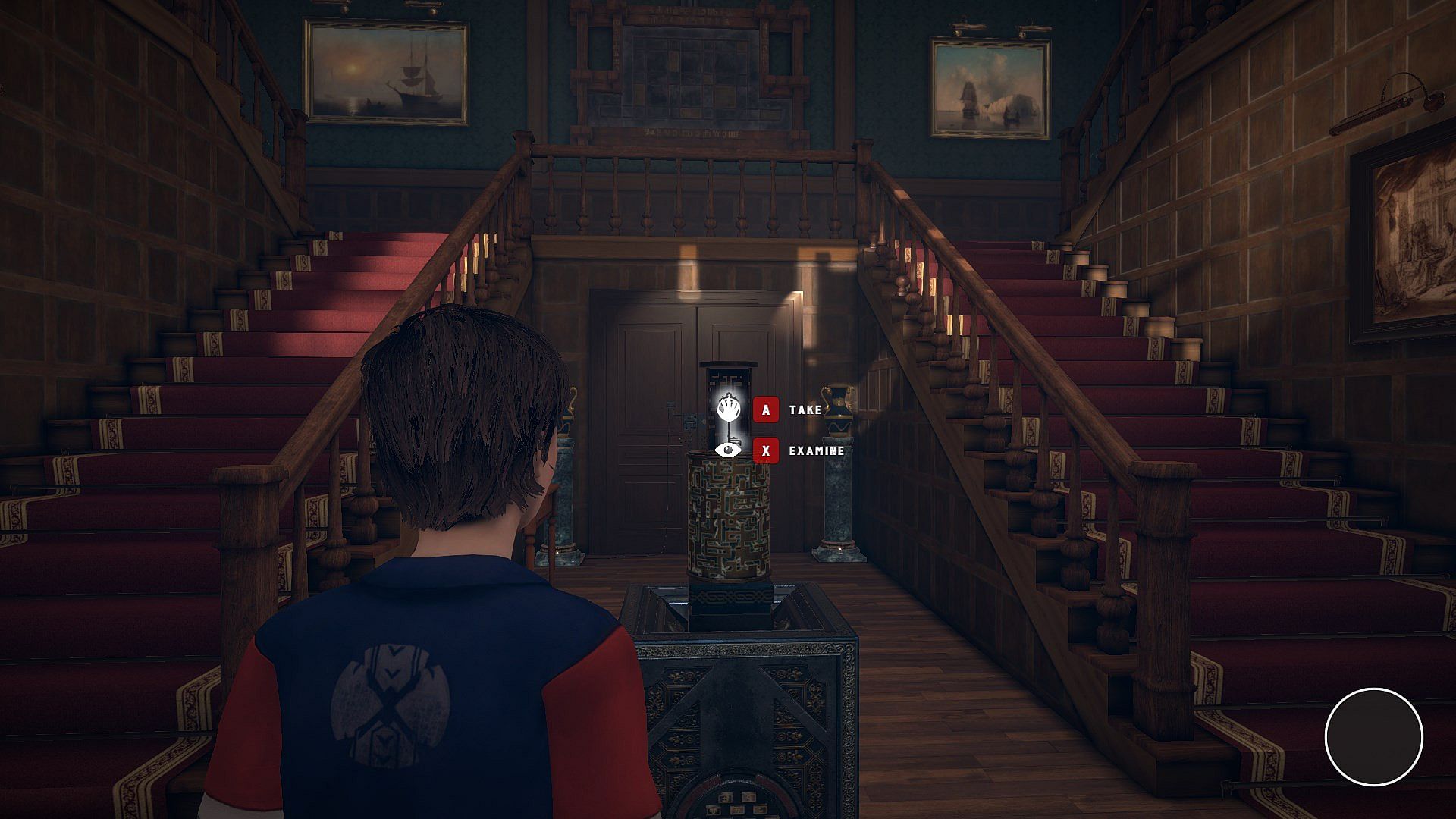The image size is (1456, 819).
Task: Click the empty white-outlined circle button
Action: pyautogui.click(x=1373, y=736)
